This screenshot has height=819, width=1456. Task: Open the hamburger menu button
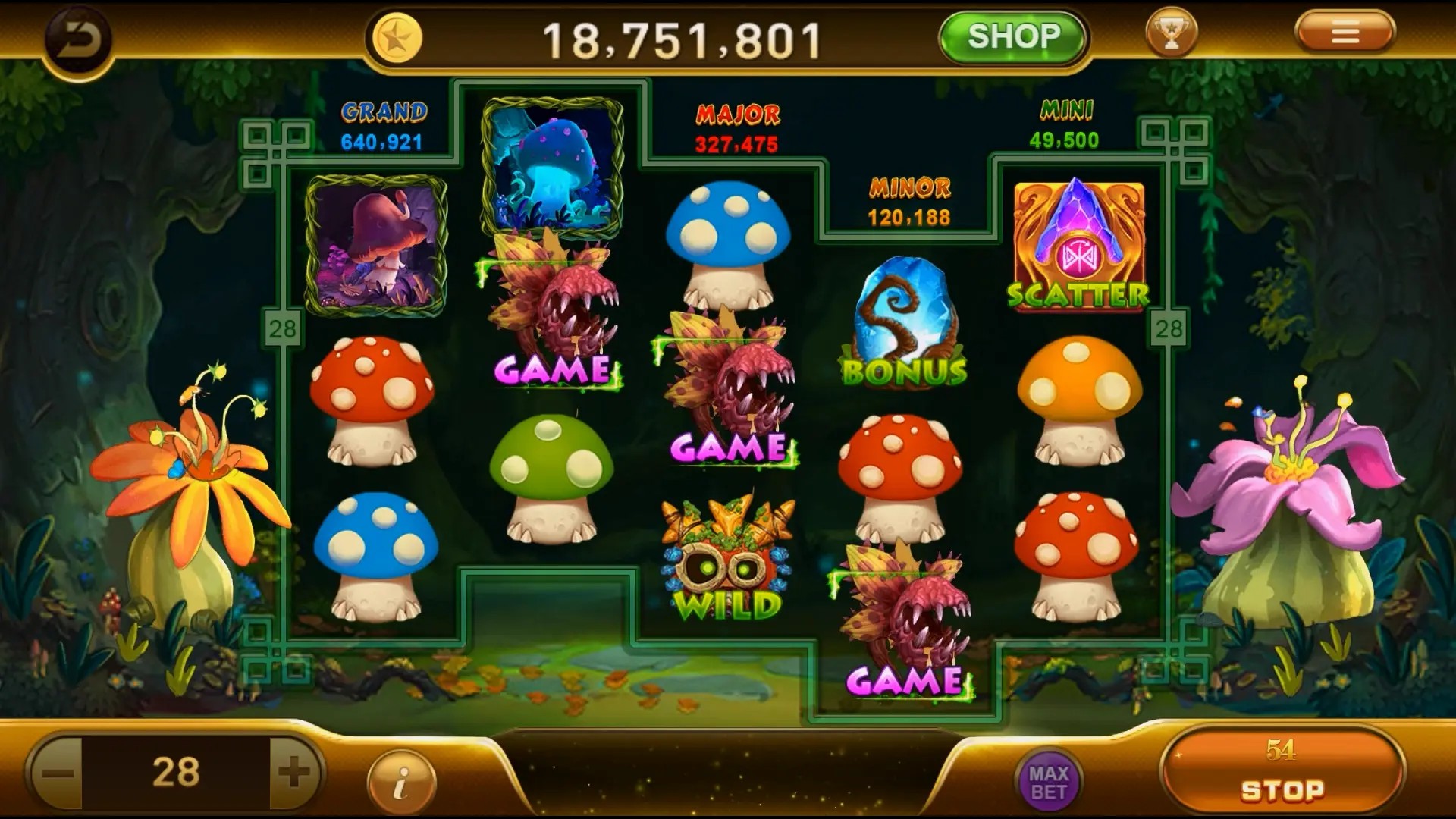coord(1345,33)
